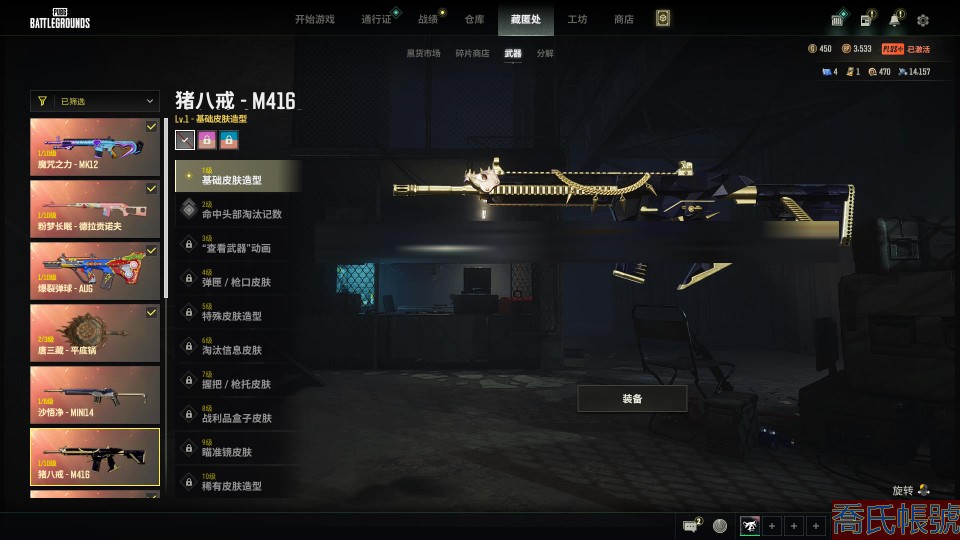Screen dimensions: 960x540
Task: Open the 碎片商店 sub-tab
Action: click(x=472, y=53)
